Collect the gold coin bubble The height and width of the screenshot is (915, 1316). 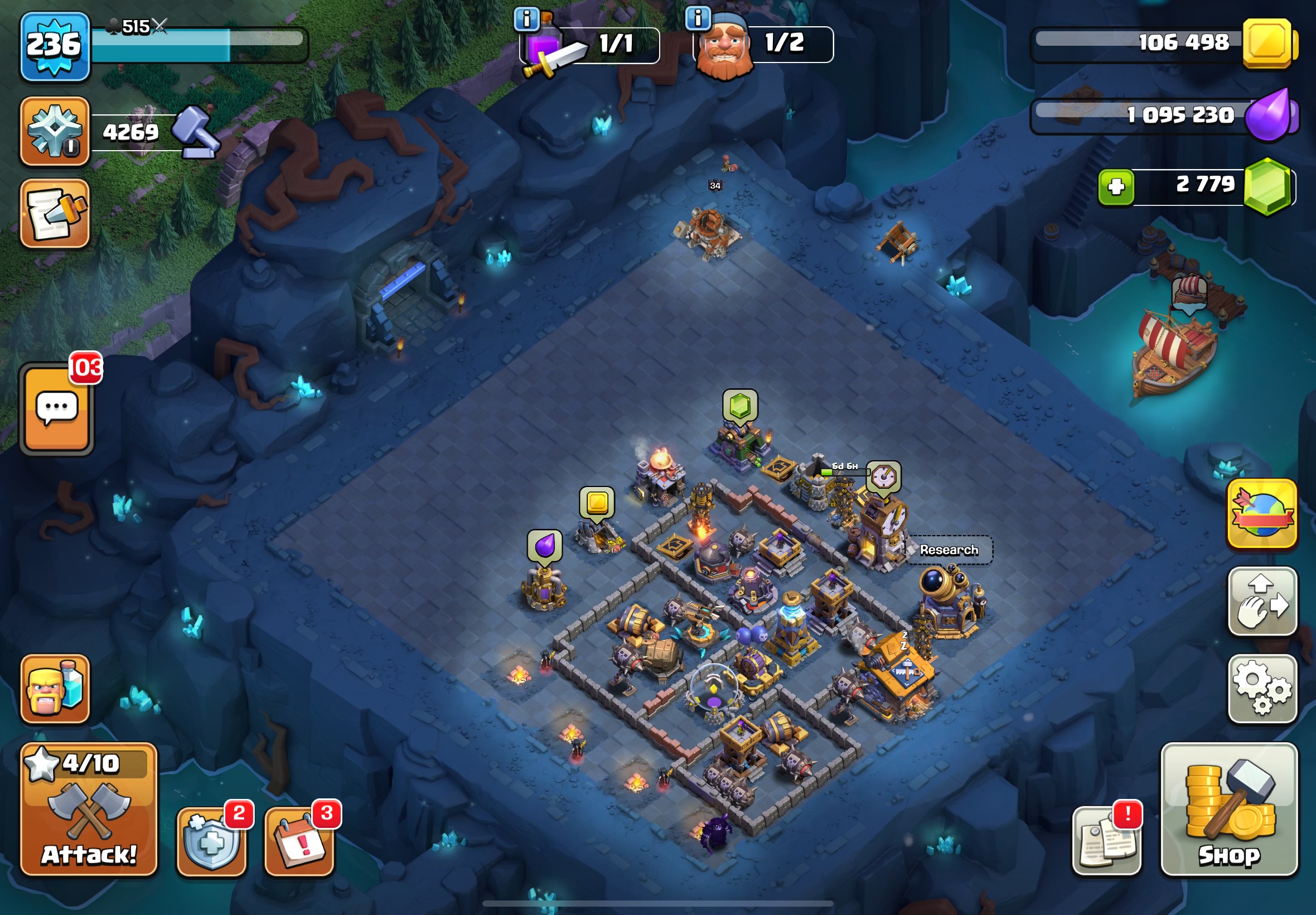pyautogui.click(x=597, y=503)
